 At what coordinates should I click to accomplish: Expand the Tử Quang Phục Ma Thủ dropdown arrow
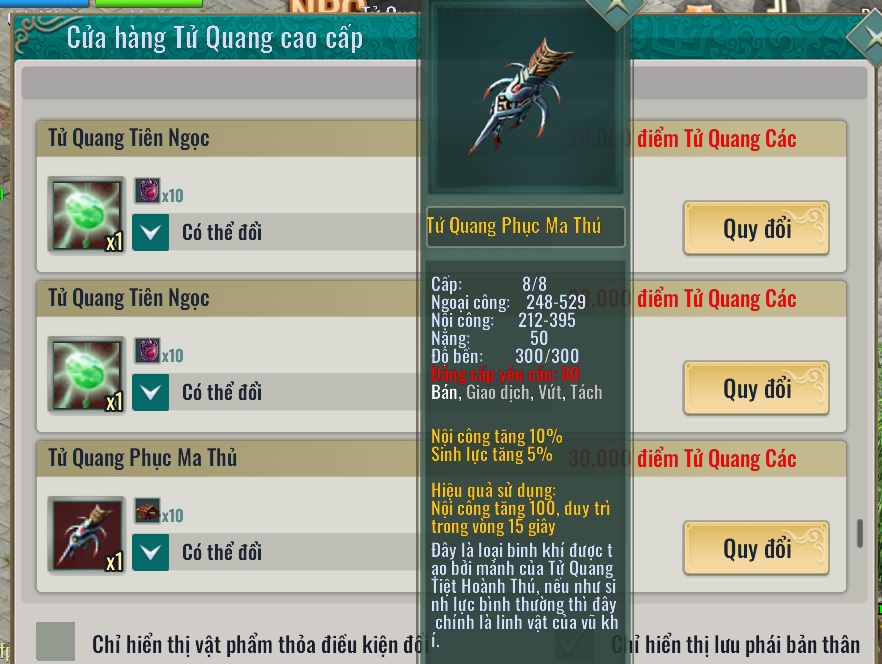coord(151,551)
